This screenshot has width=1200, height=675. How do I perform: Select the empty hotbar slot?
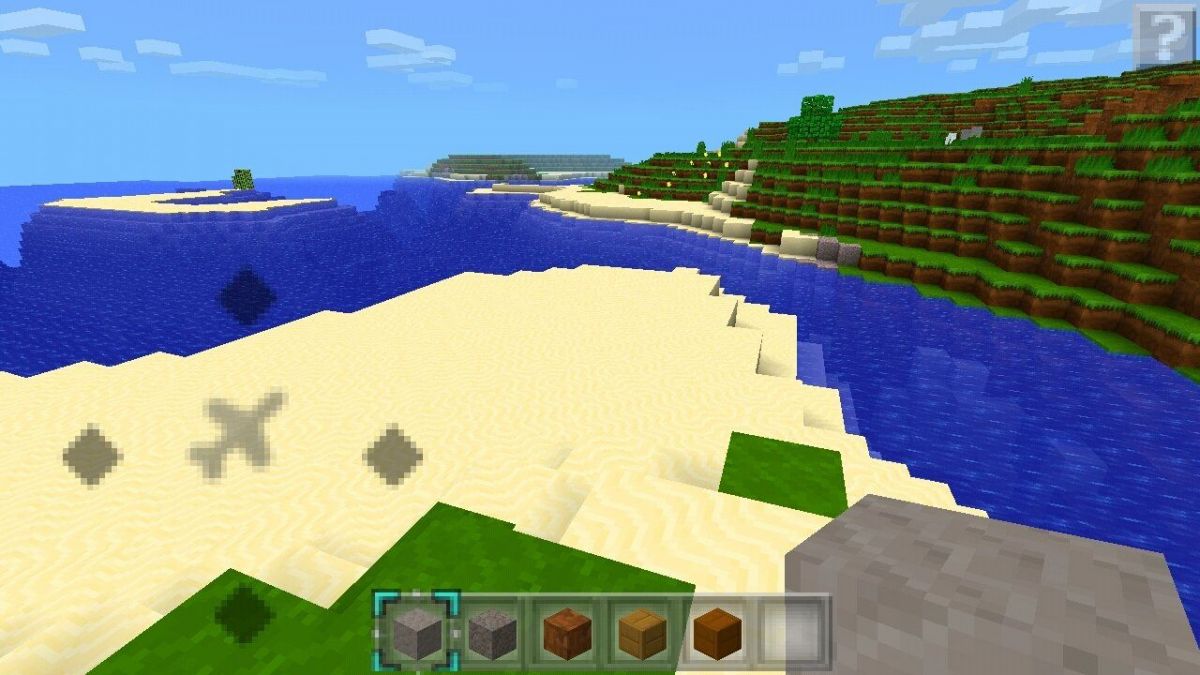coord(792,631)
